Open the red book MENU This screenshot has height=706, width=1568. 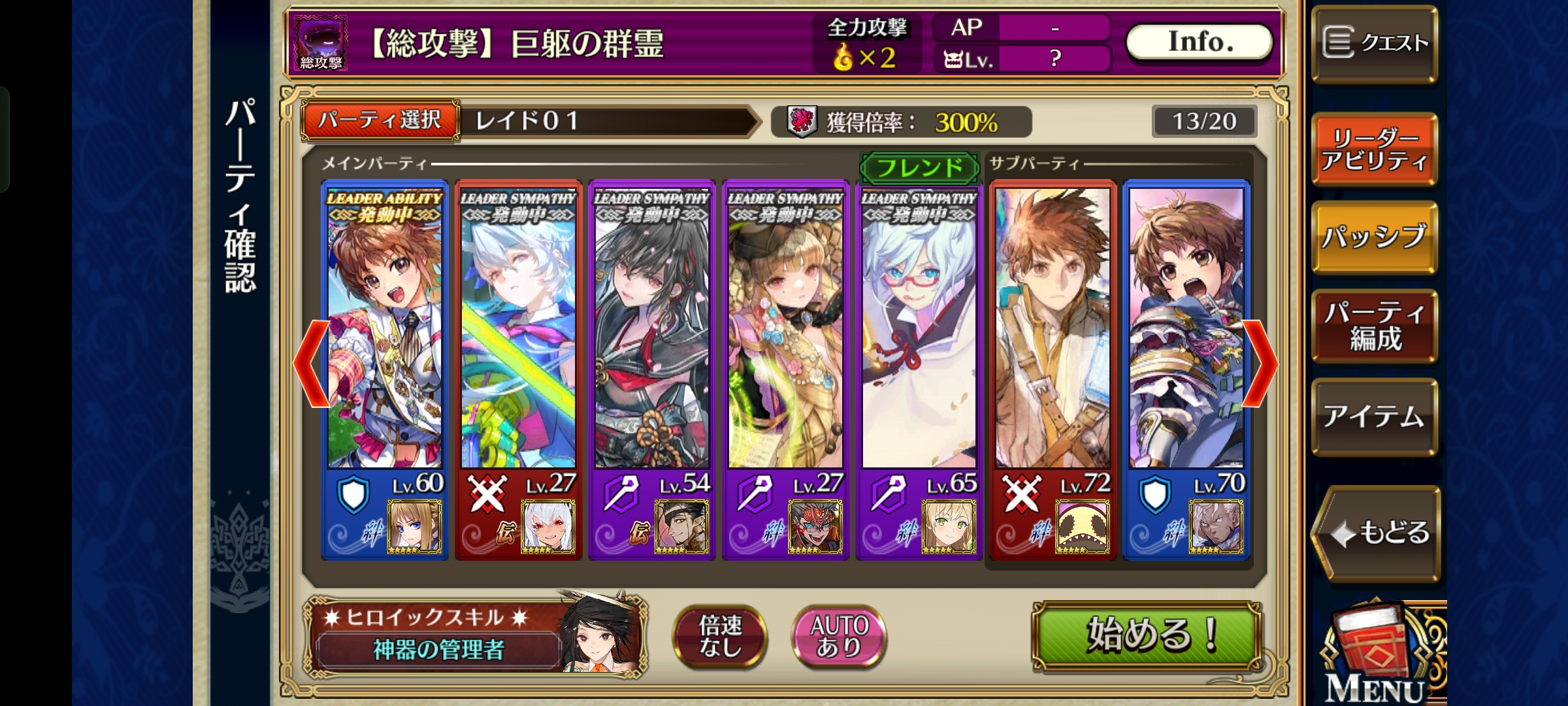1379,654
